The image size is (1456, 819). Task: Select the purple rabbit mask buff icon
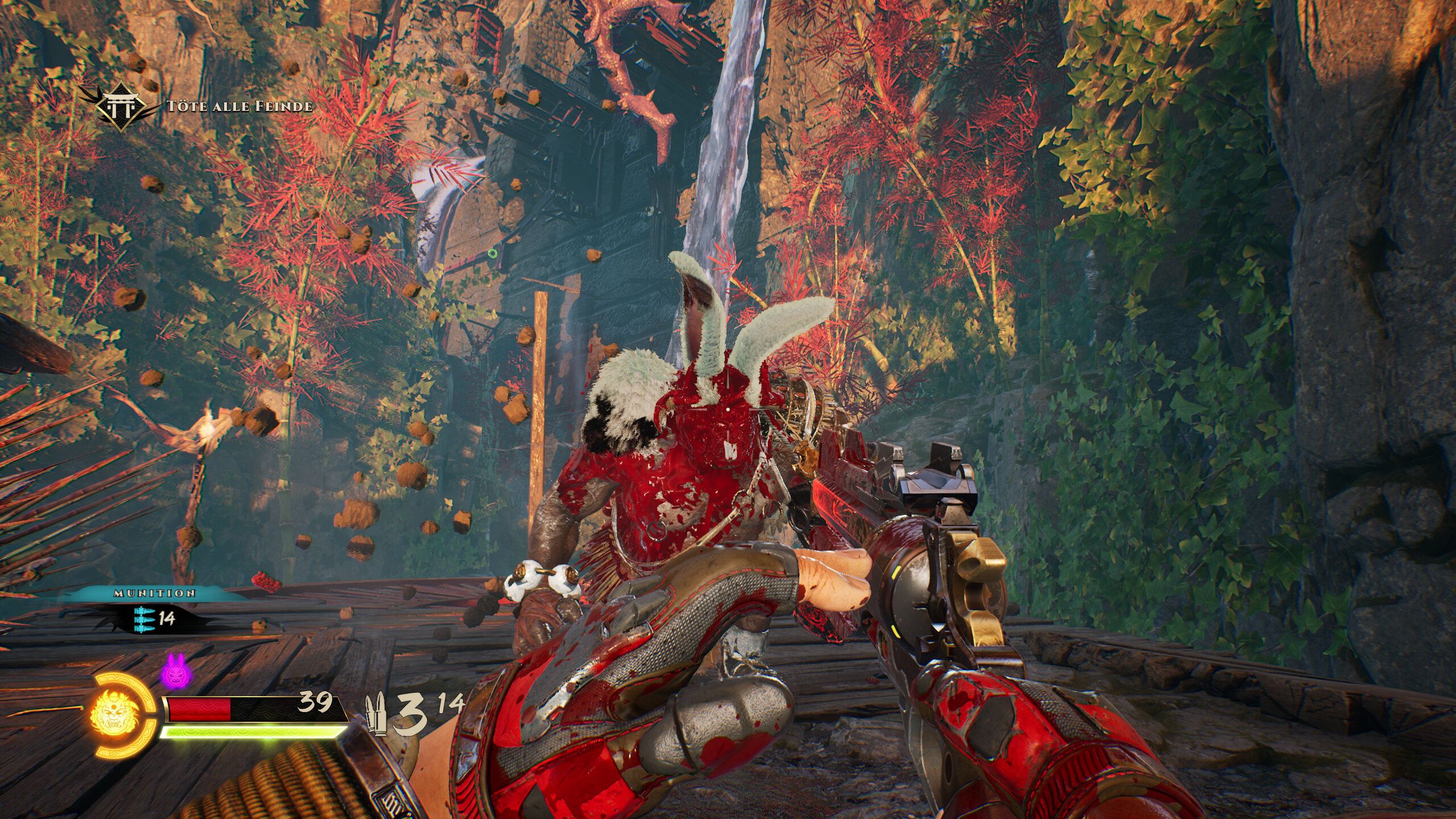point(176,671)
